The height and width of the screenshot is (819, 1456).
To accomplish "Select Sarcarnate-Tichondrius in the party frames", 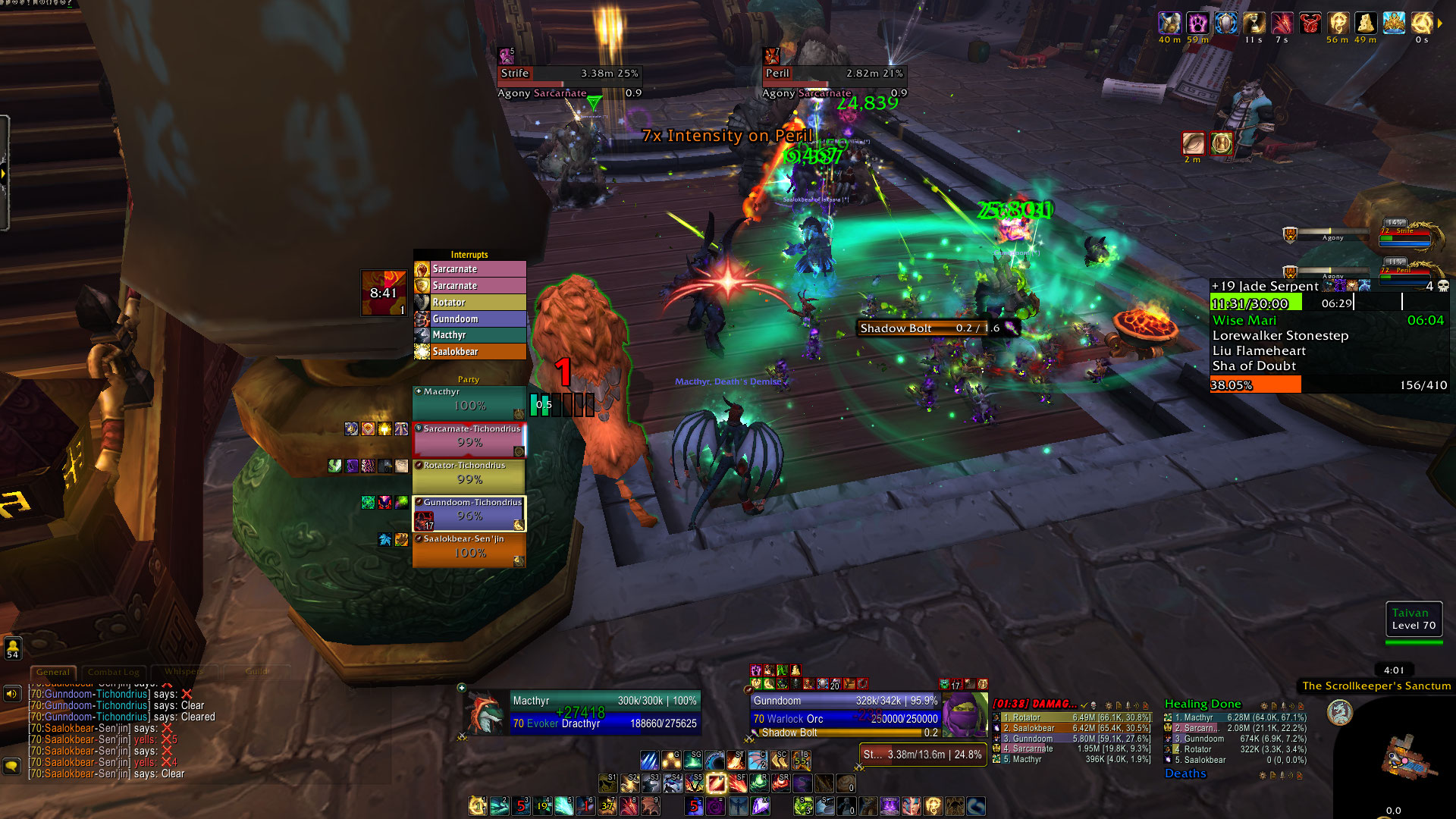I will click(x=469, y=440).
